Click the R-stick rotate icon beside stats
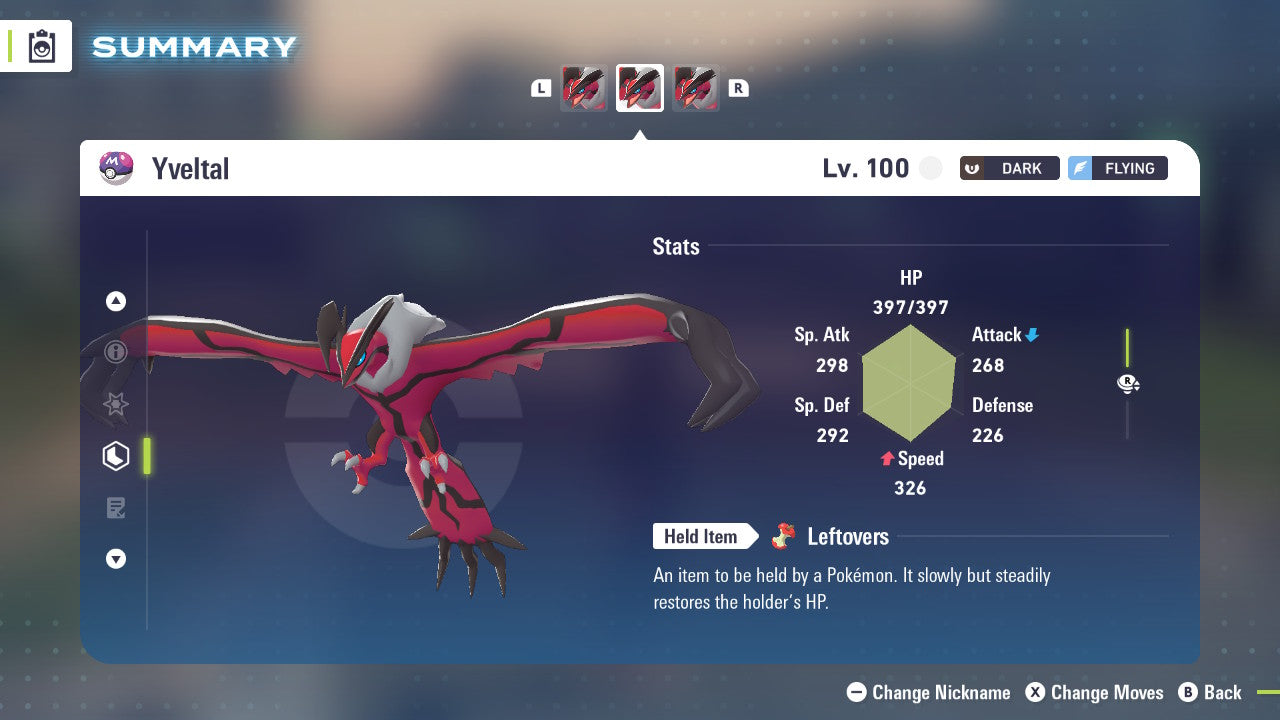Viewport: 1280px width, 720px height. click(1128, 384)
